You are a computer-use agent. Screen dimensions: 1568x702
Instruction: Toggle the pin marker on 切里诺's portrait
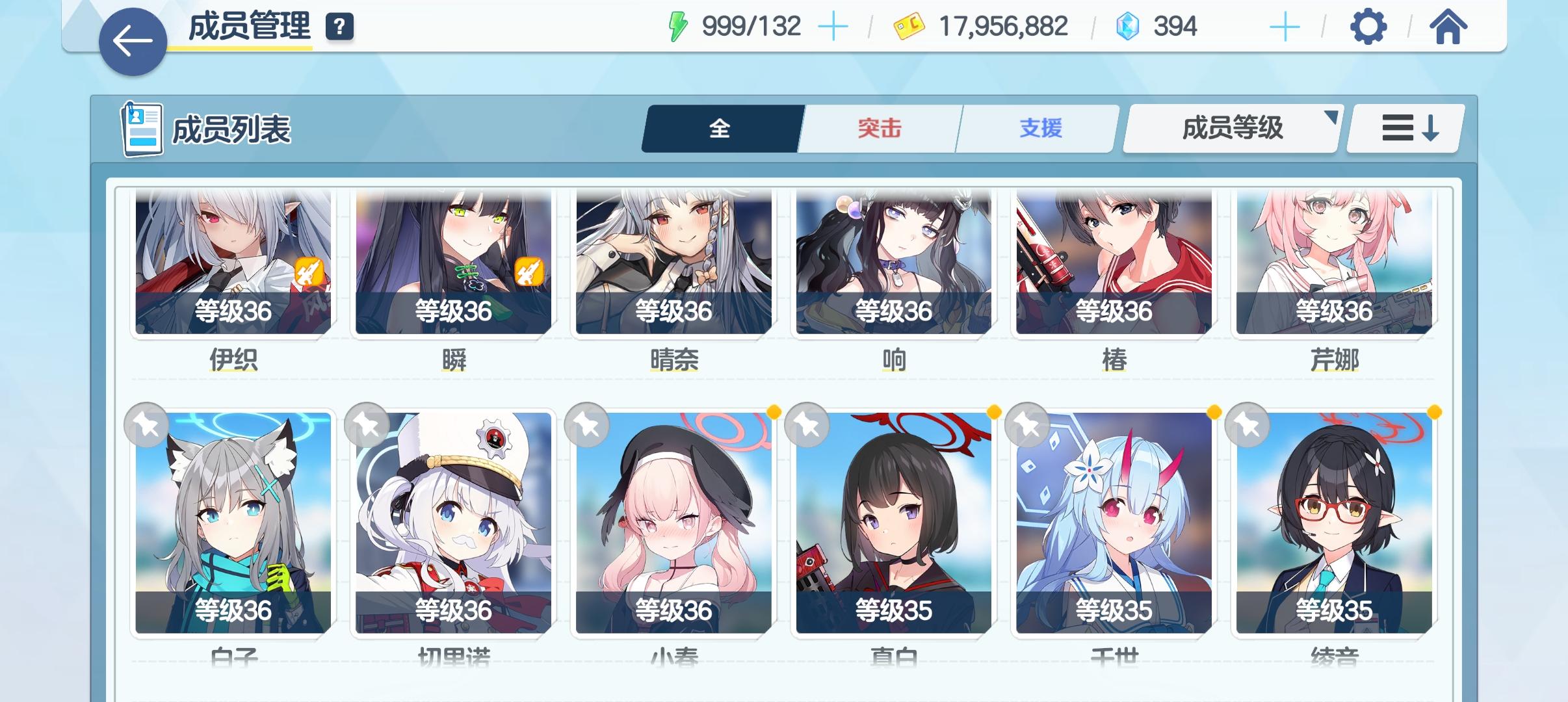point(367,424)
